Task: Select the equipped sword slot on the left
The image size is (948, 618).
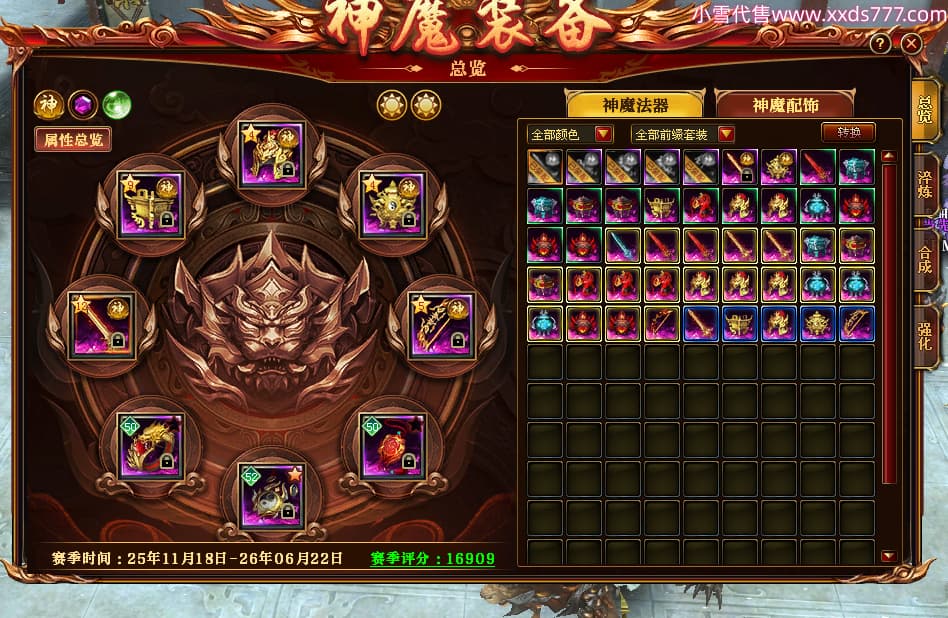Action: (101, 326)
